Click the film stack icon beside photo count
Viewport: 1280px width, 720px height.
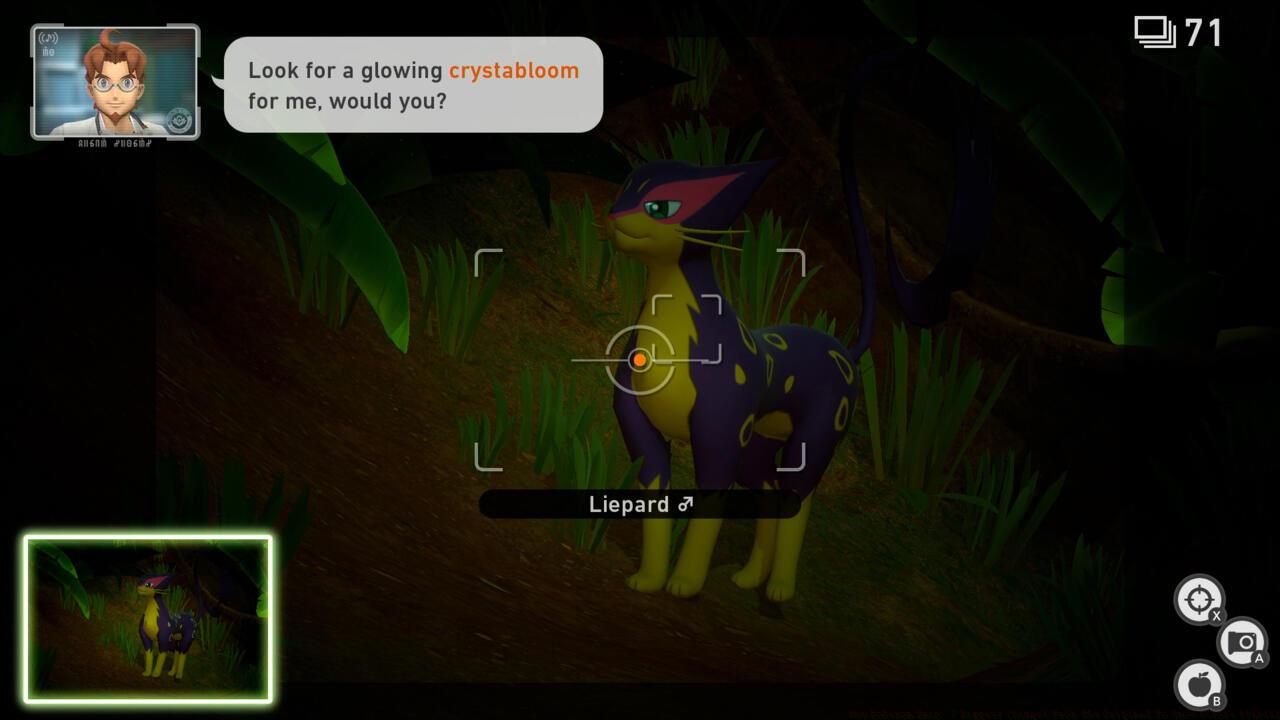pyautogui.click(x=1156, y=30)
